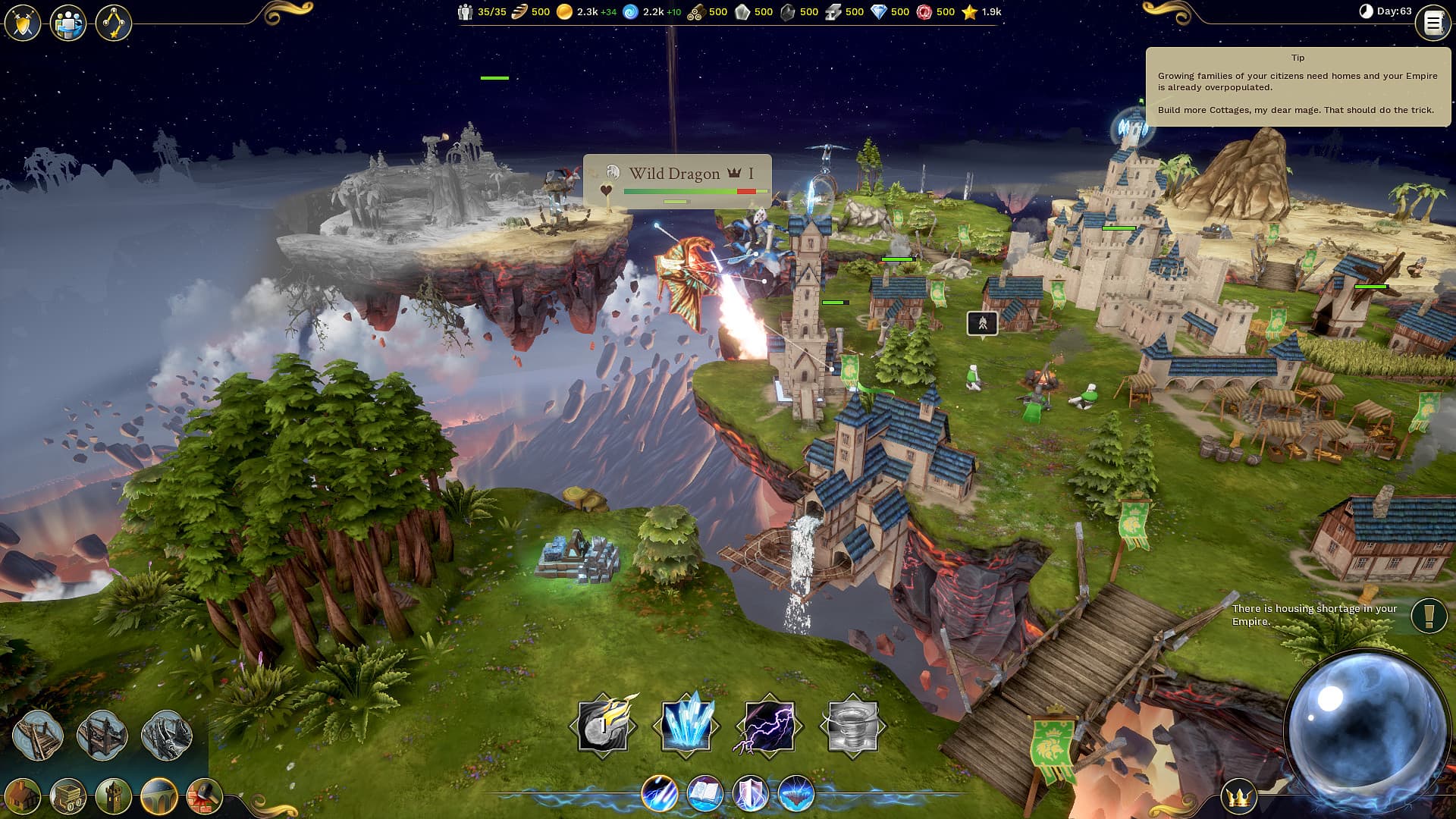Toggle the highlighted viaduct bridge category
The image size is (1456, 819).
(x=159, y=796)
